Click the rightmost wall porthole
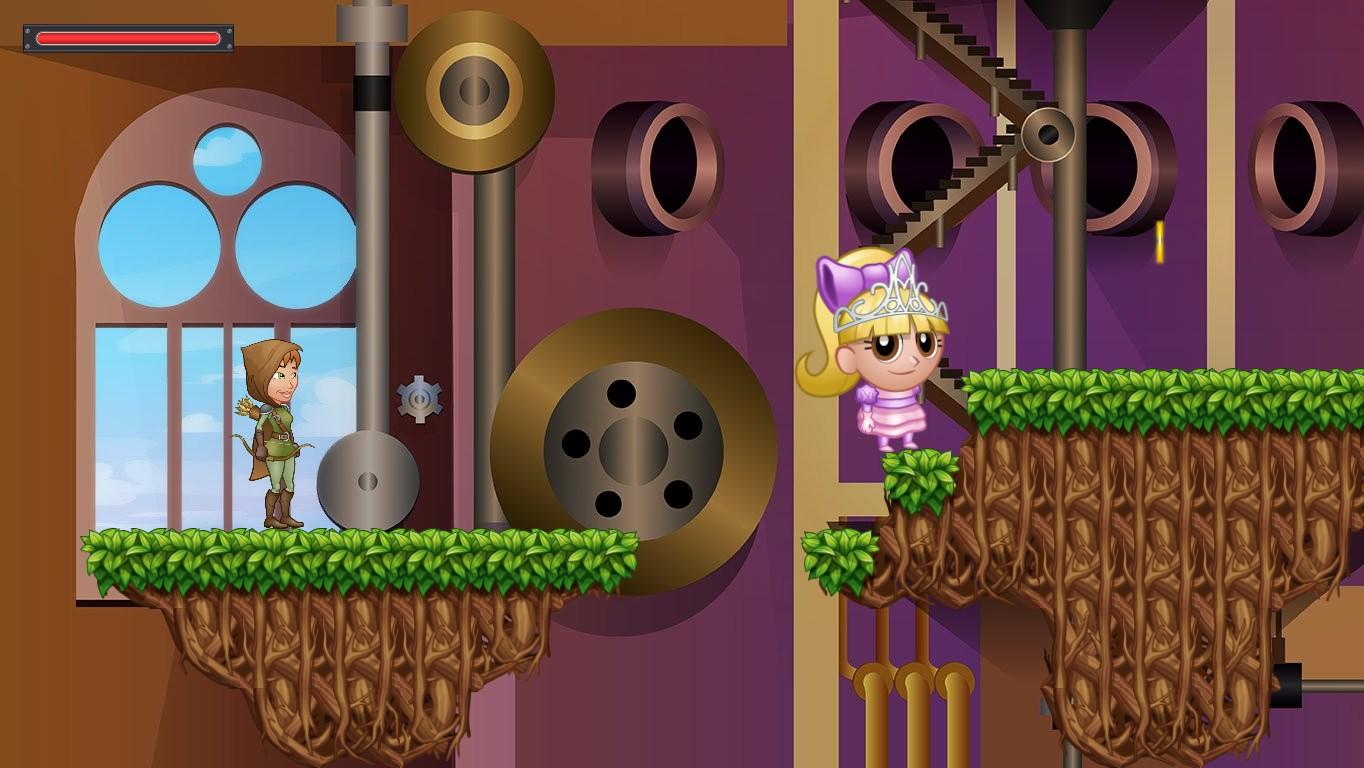 [1295, 165]
